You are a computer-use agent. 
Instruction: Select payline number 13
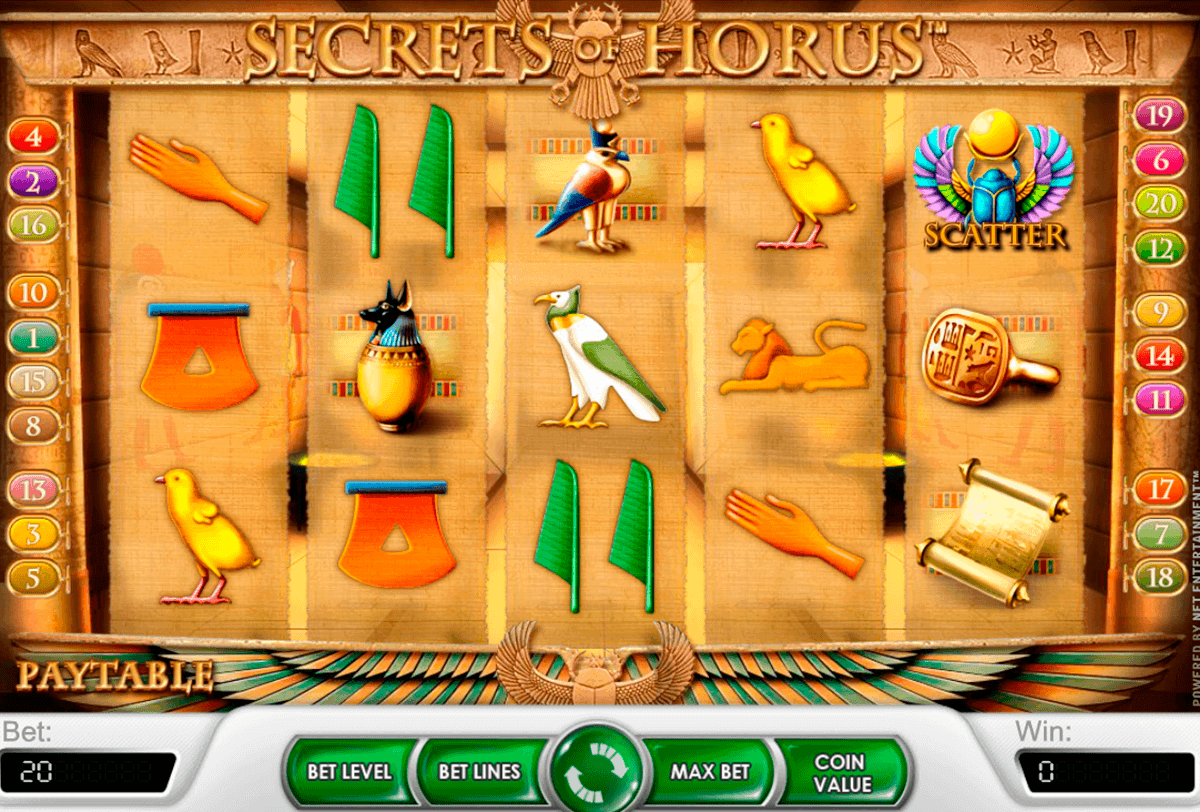34,489
